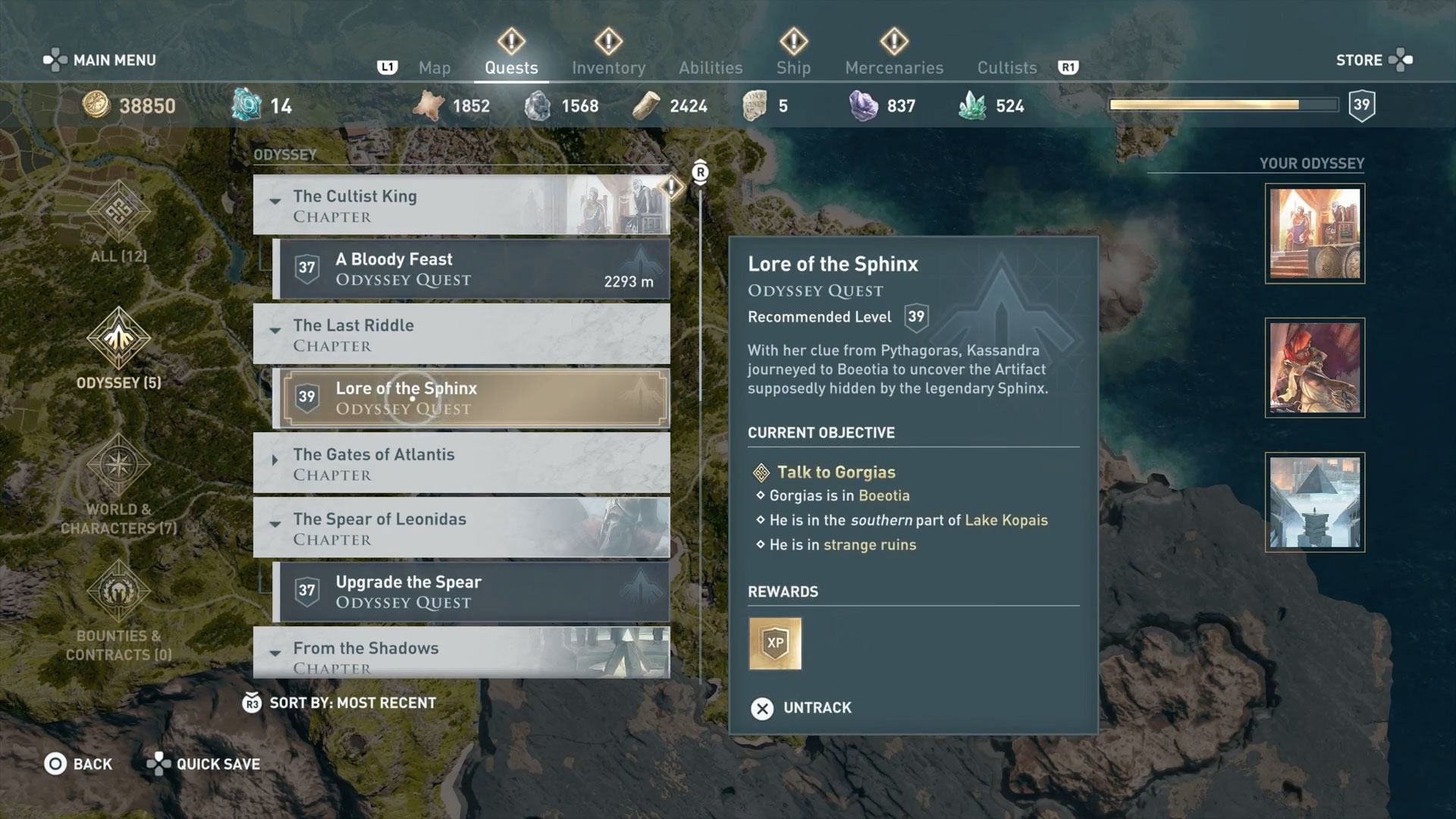
Task: Switch to the Map tab
Action: (435, 67)
